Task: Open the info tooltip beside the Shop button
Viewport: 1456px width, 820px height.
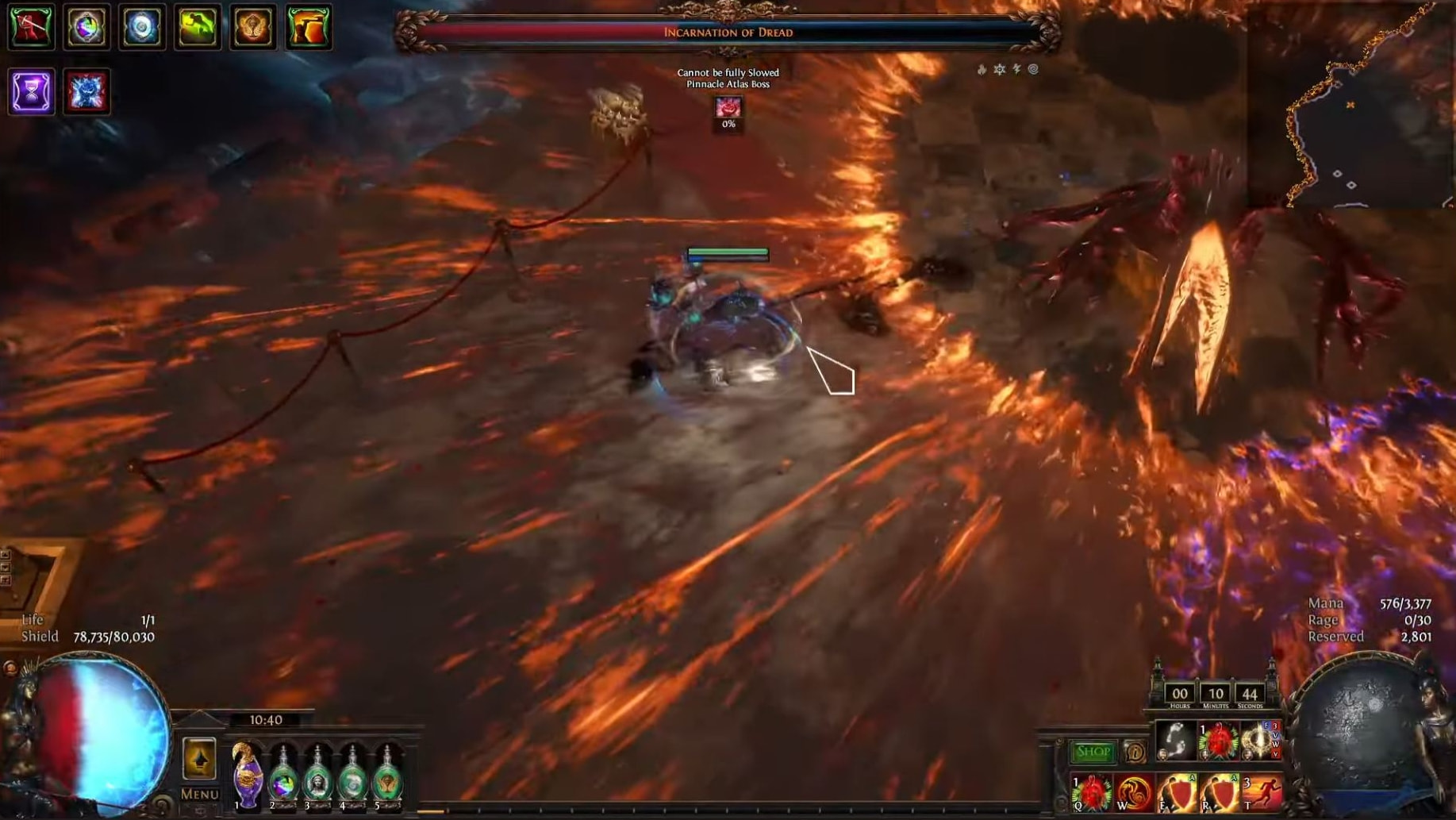Action: coord(1135,752)
